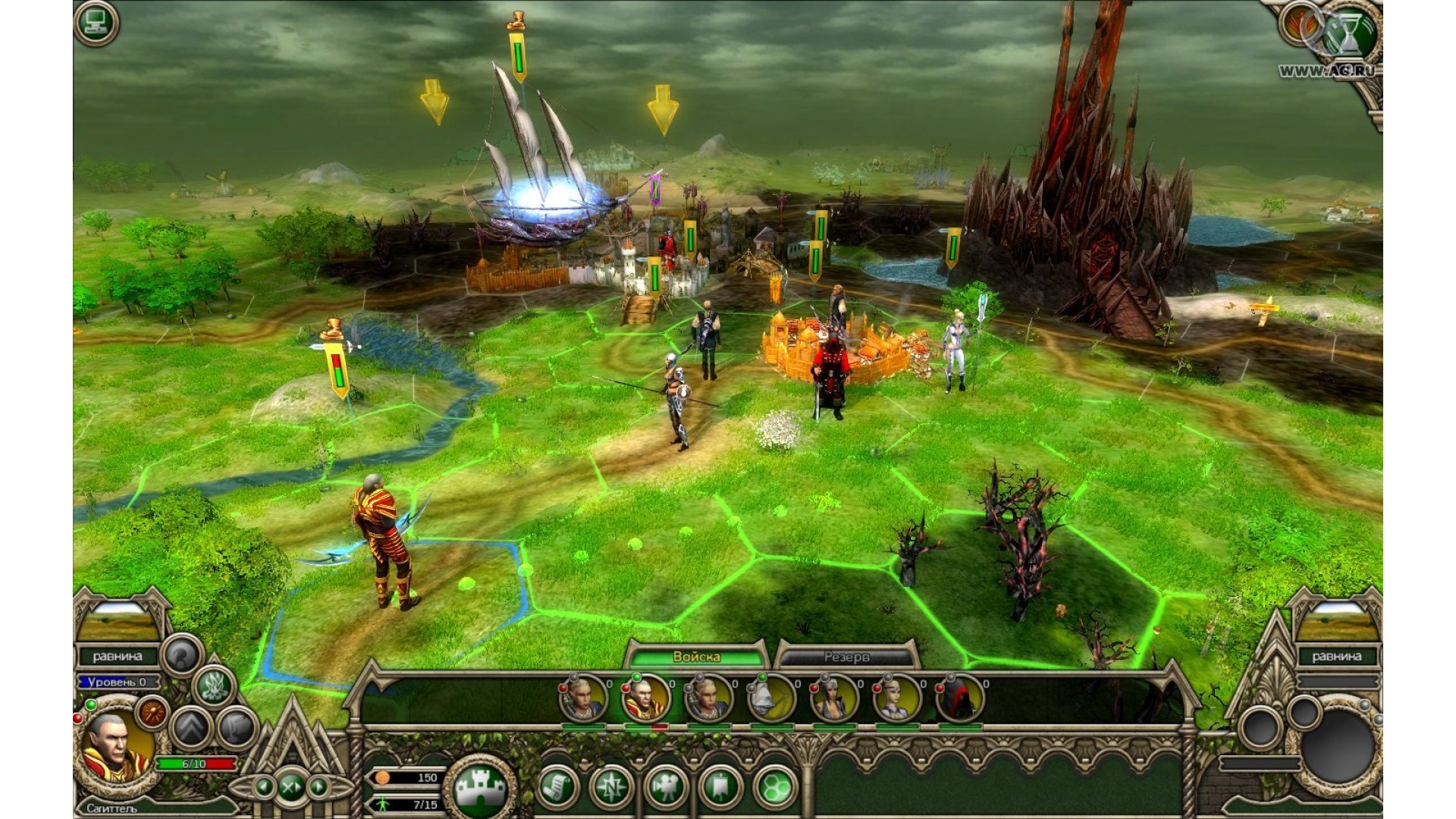Activate the movie camera button
1456x819 pixels.
coord(665,786)
